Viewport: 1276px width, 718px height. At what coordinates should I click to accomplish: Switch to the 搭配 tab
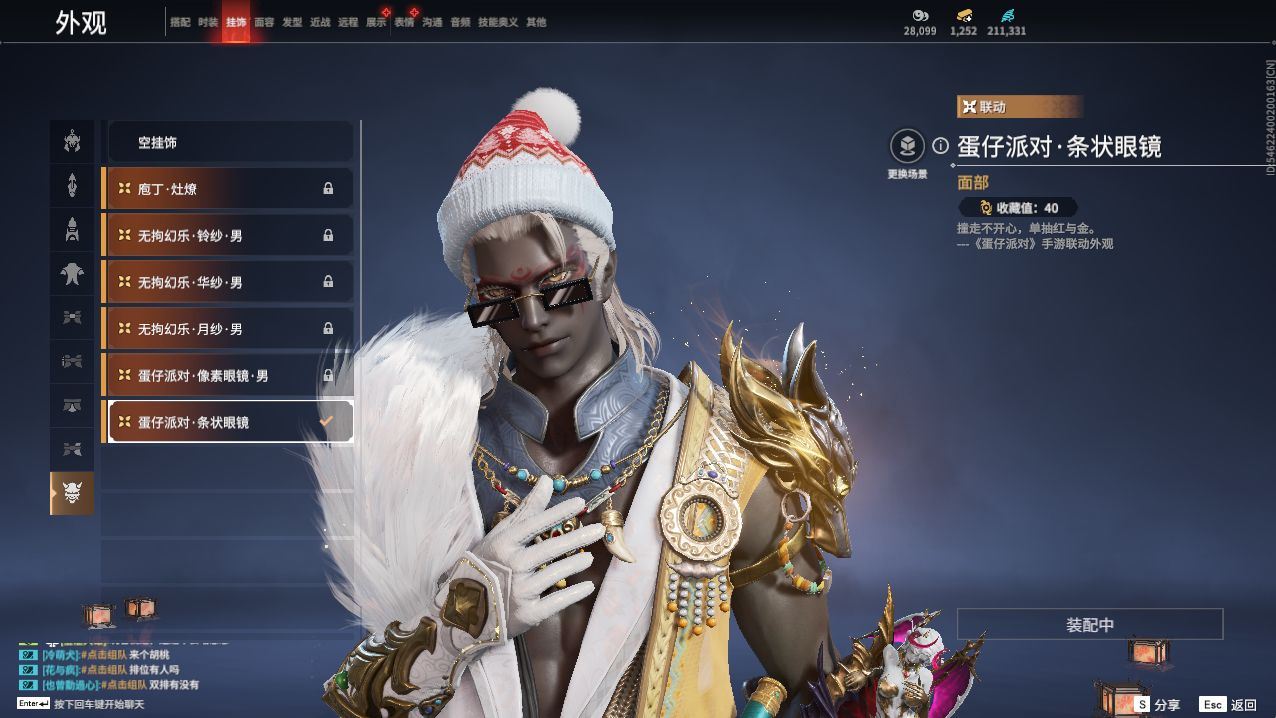pos(180,22)
